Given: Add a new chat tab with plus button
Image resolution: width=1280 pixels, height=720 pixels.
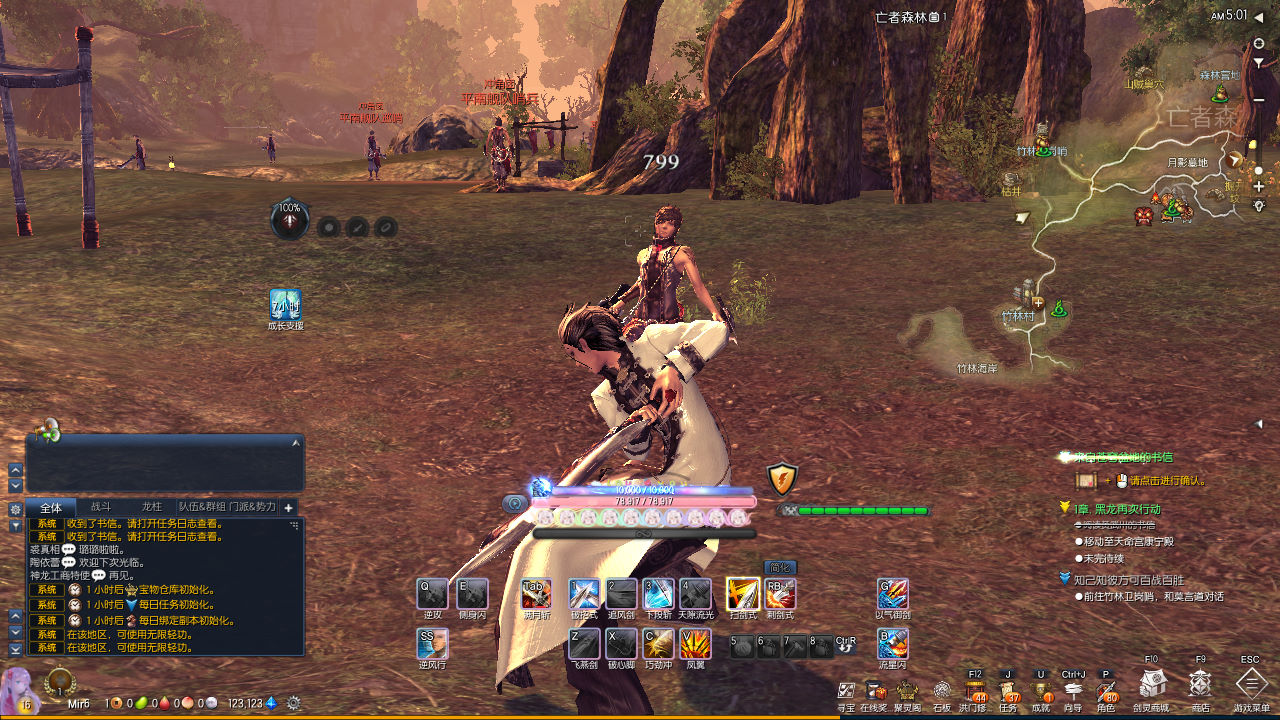Looking at the screenshot, I should (288, 508).
